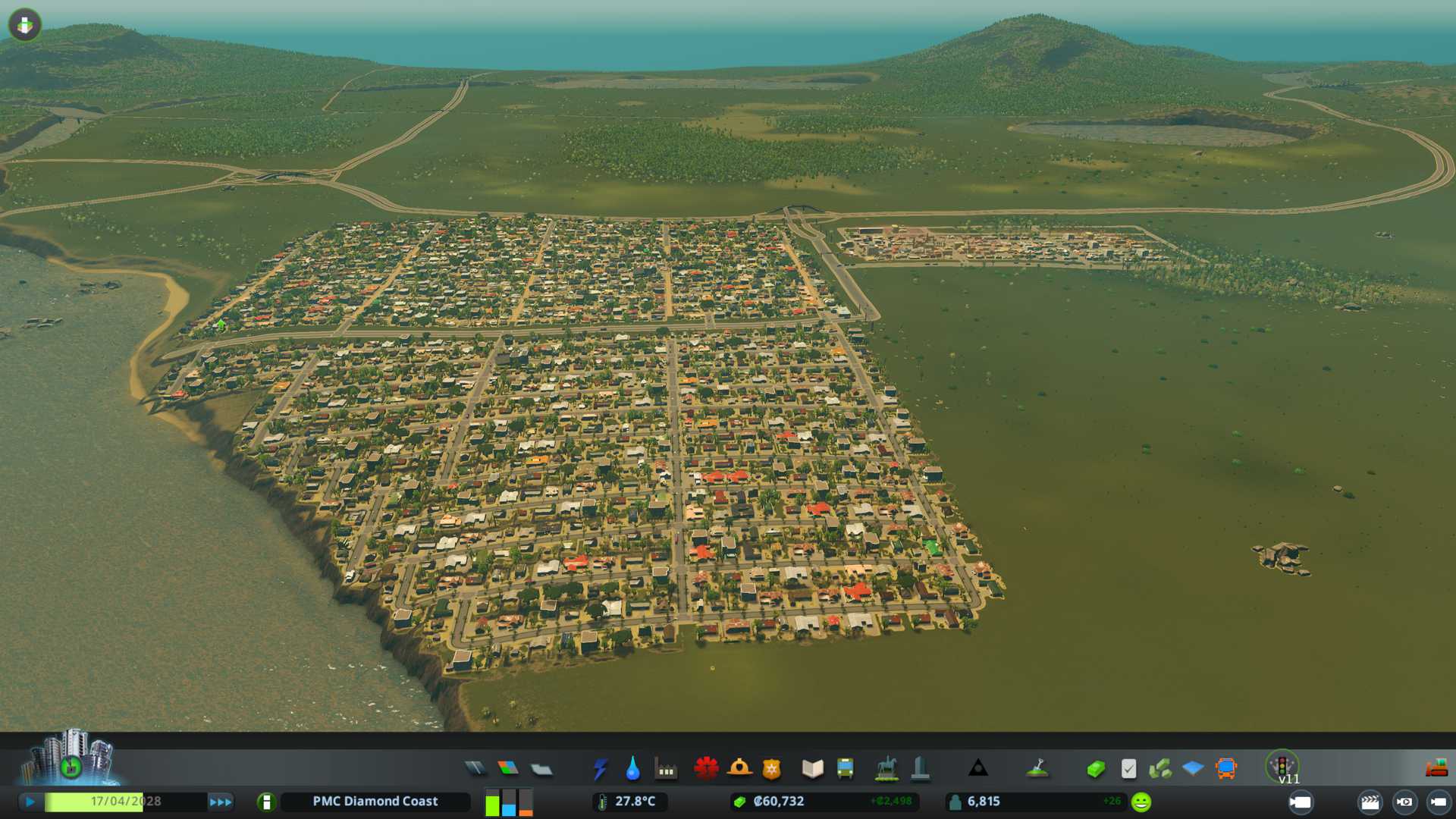Image resolution: width=1456 pixels, height=819 pixels.
Task: Open the Police badge menu
Action: pos(772,769)
